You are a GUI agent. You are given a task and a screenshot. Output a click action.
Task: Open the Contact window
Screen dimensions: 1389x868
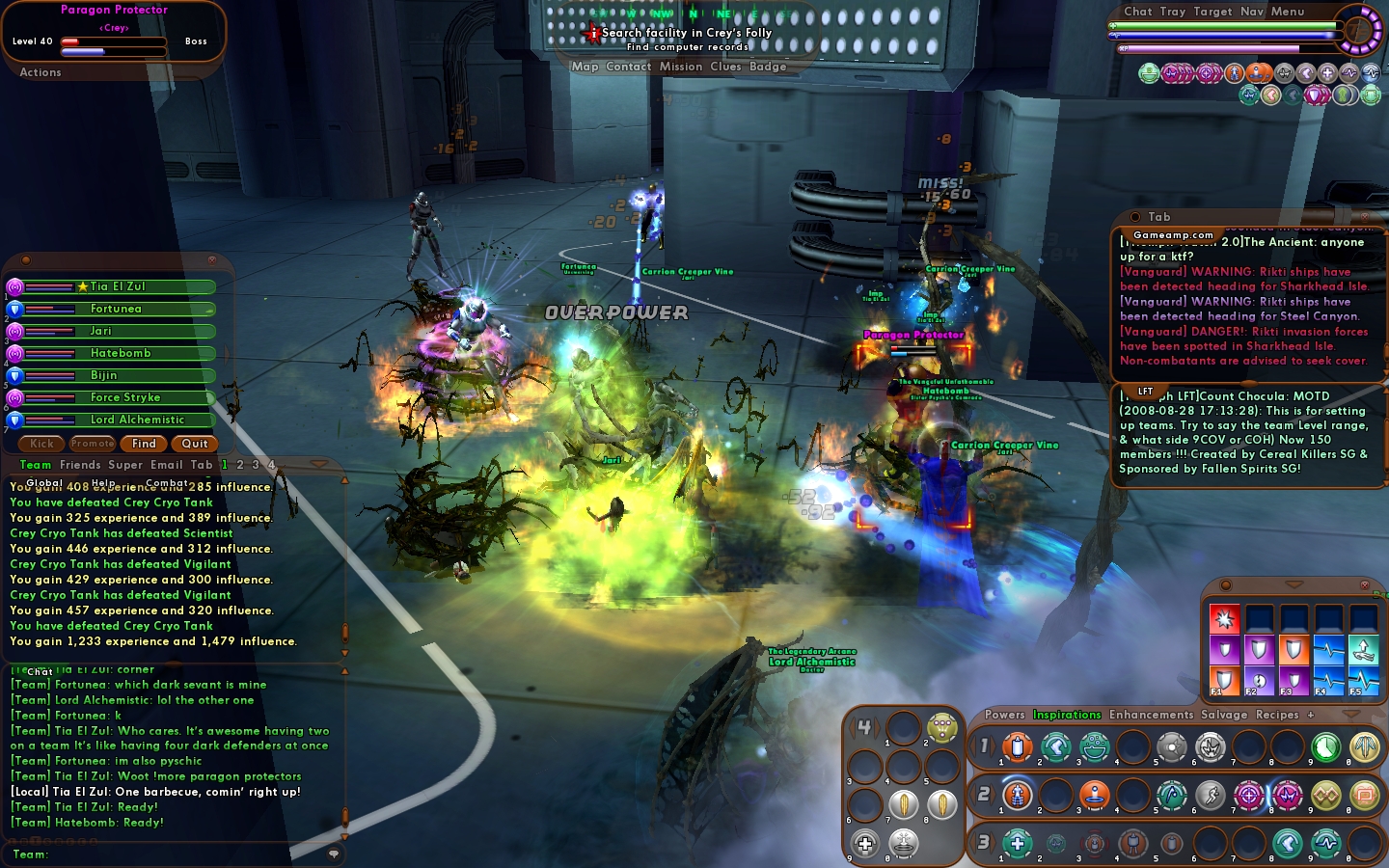629,67
